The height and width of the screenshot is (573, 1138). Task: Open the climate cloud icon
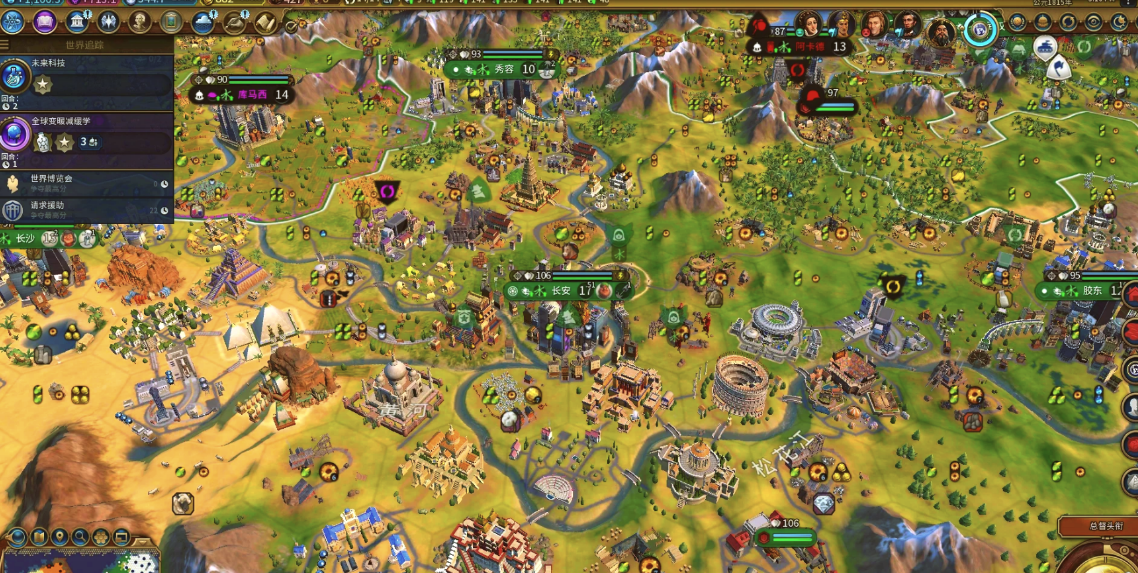point(204,21)
